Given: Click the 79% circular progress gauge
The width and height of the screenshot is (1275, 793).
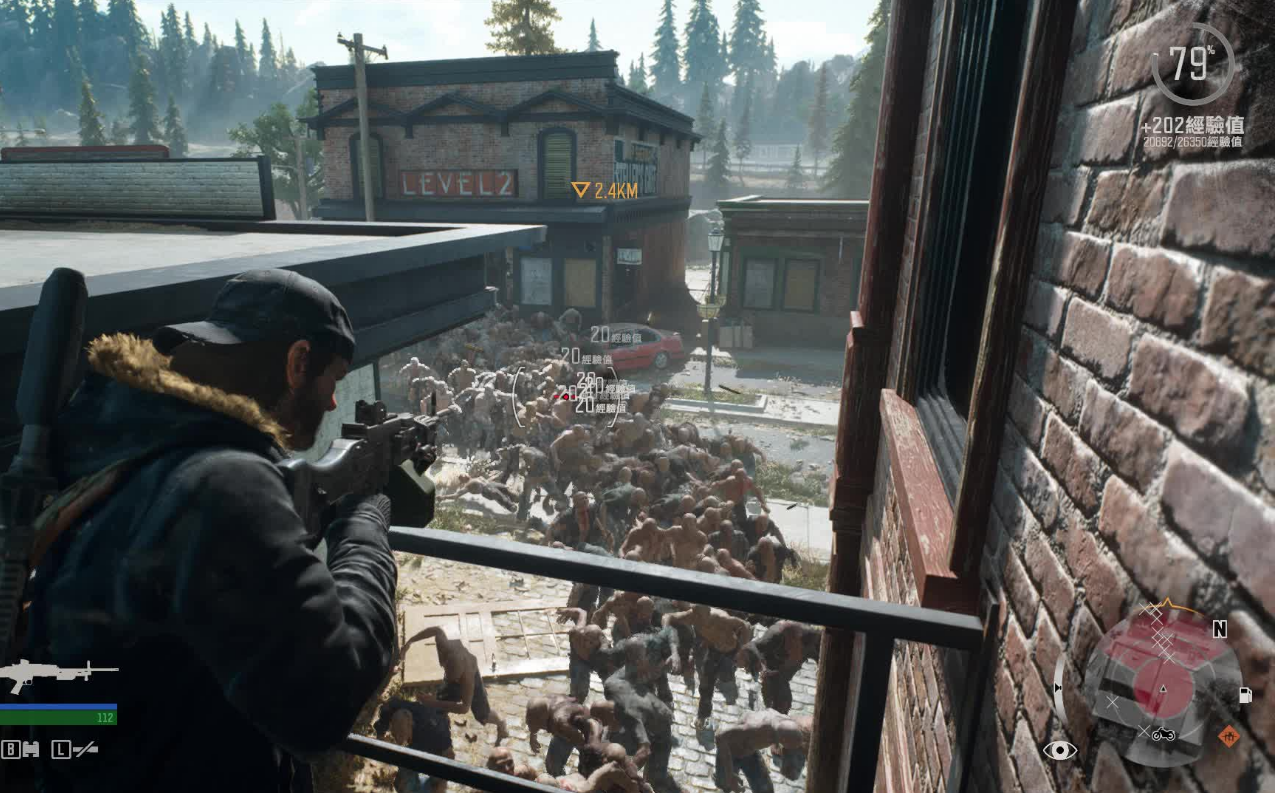Looking at the screenshot, I should click(1192, 65).
